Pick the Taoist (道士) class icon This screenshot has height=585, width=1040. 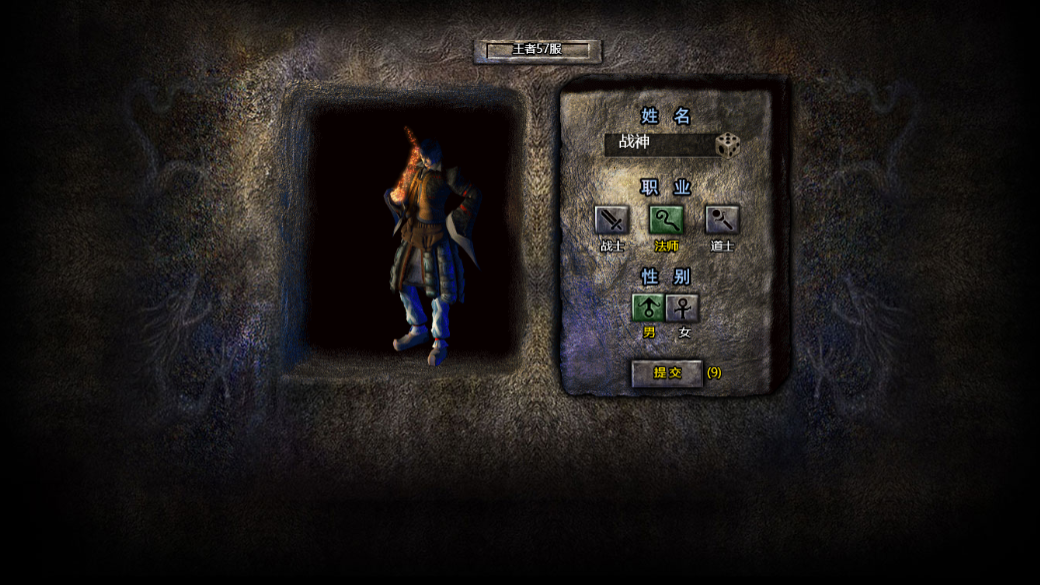point(721,220)
